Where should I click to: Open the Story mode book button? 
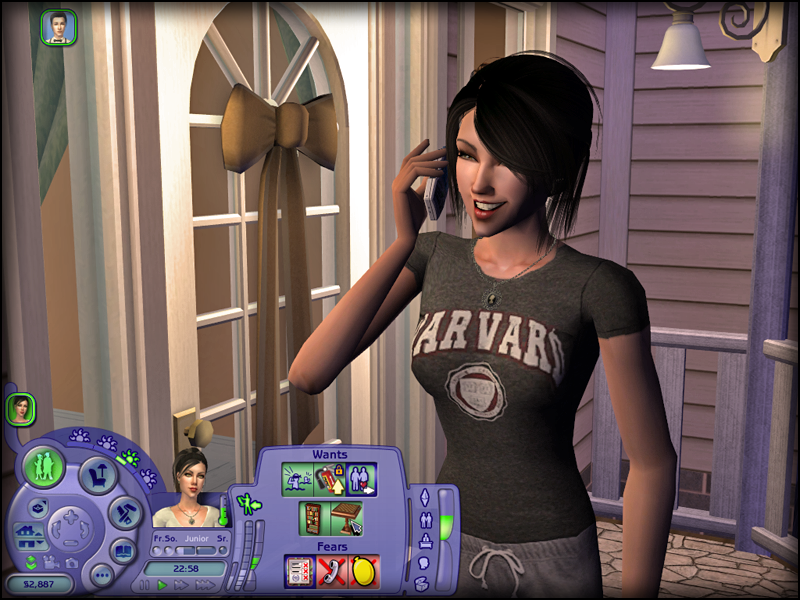pyautogui.click(x=122, y=550)
